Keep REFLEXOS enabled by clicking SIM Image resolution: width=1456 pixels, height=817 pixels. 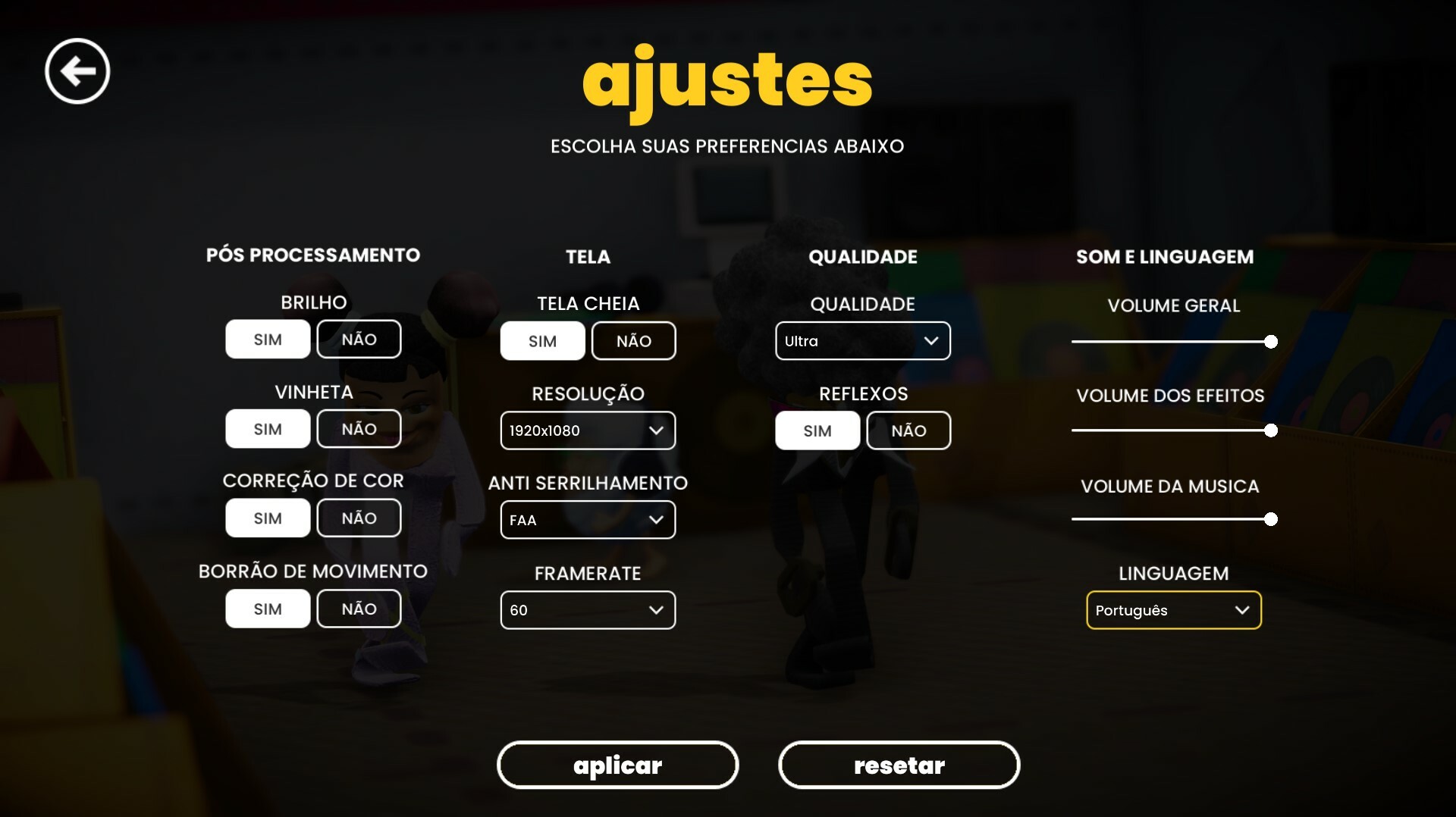(817, 430)
